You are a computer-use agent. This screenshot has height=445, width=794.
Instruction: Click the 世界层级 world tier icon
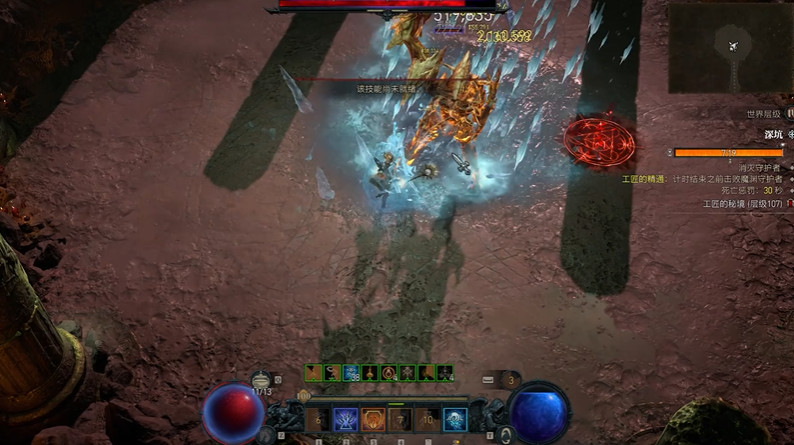click(789, 114)
